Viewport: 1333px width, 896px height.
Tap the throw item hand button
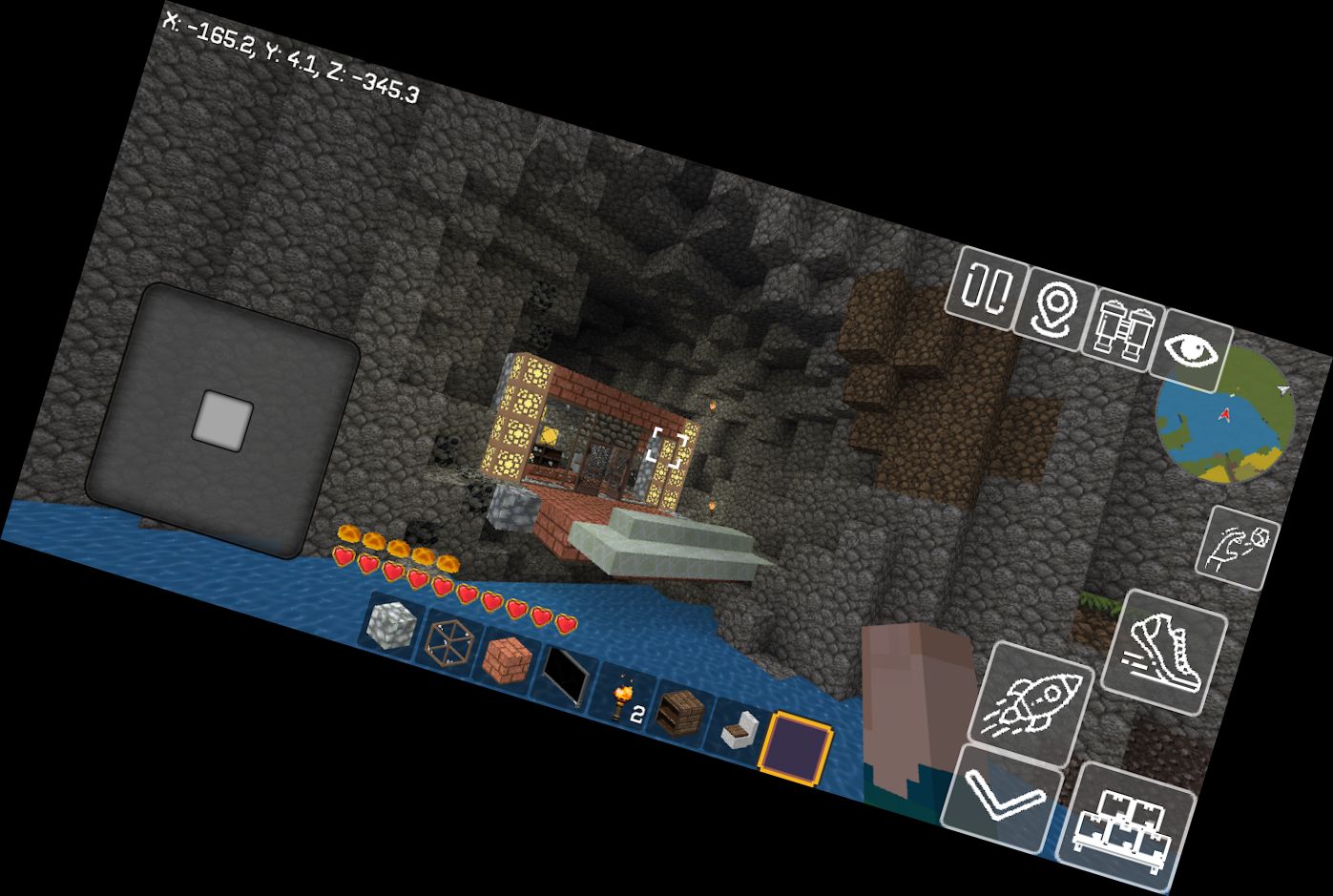point(1238,547)
